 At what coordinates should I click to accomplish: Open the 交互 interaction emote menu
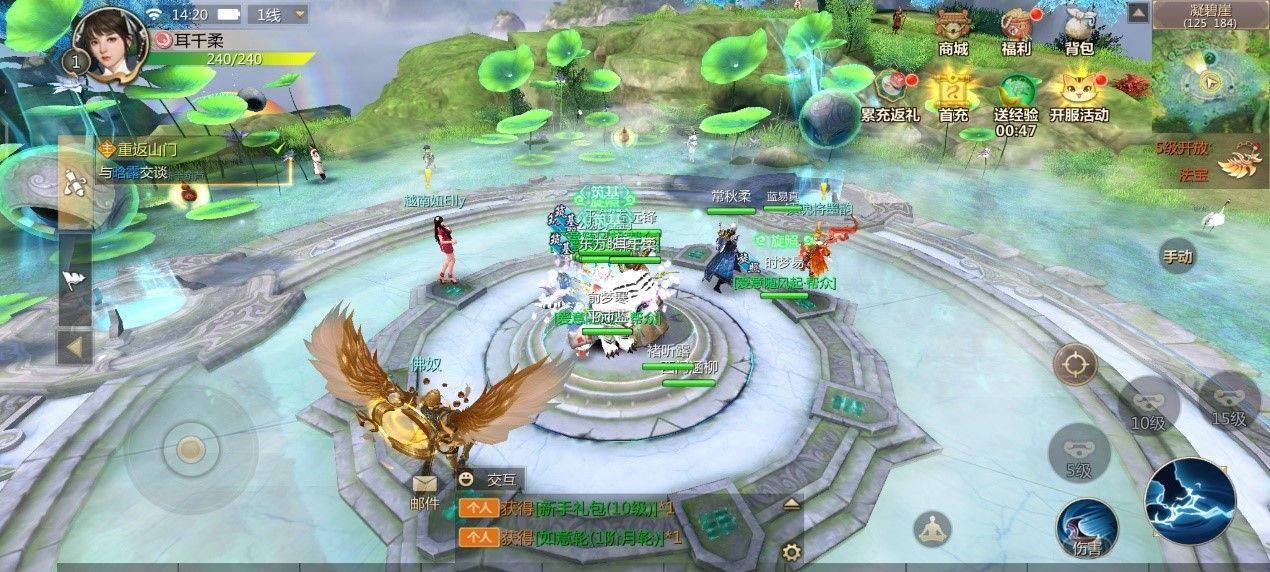(490, 479)
